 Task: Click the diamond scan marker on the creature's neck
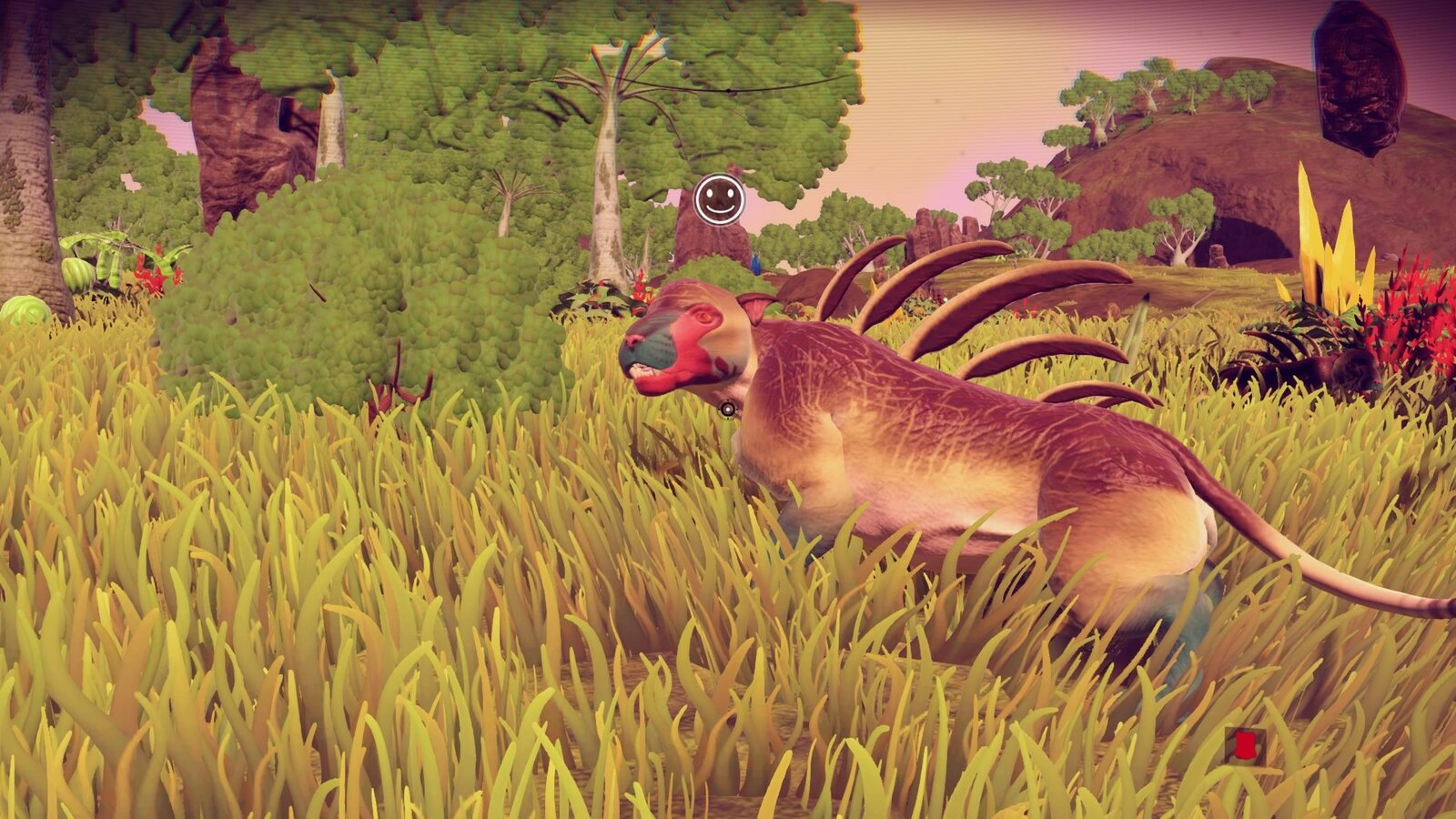pyautogui.click(x=728, y=409)
